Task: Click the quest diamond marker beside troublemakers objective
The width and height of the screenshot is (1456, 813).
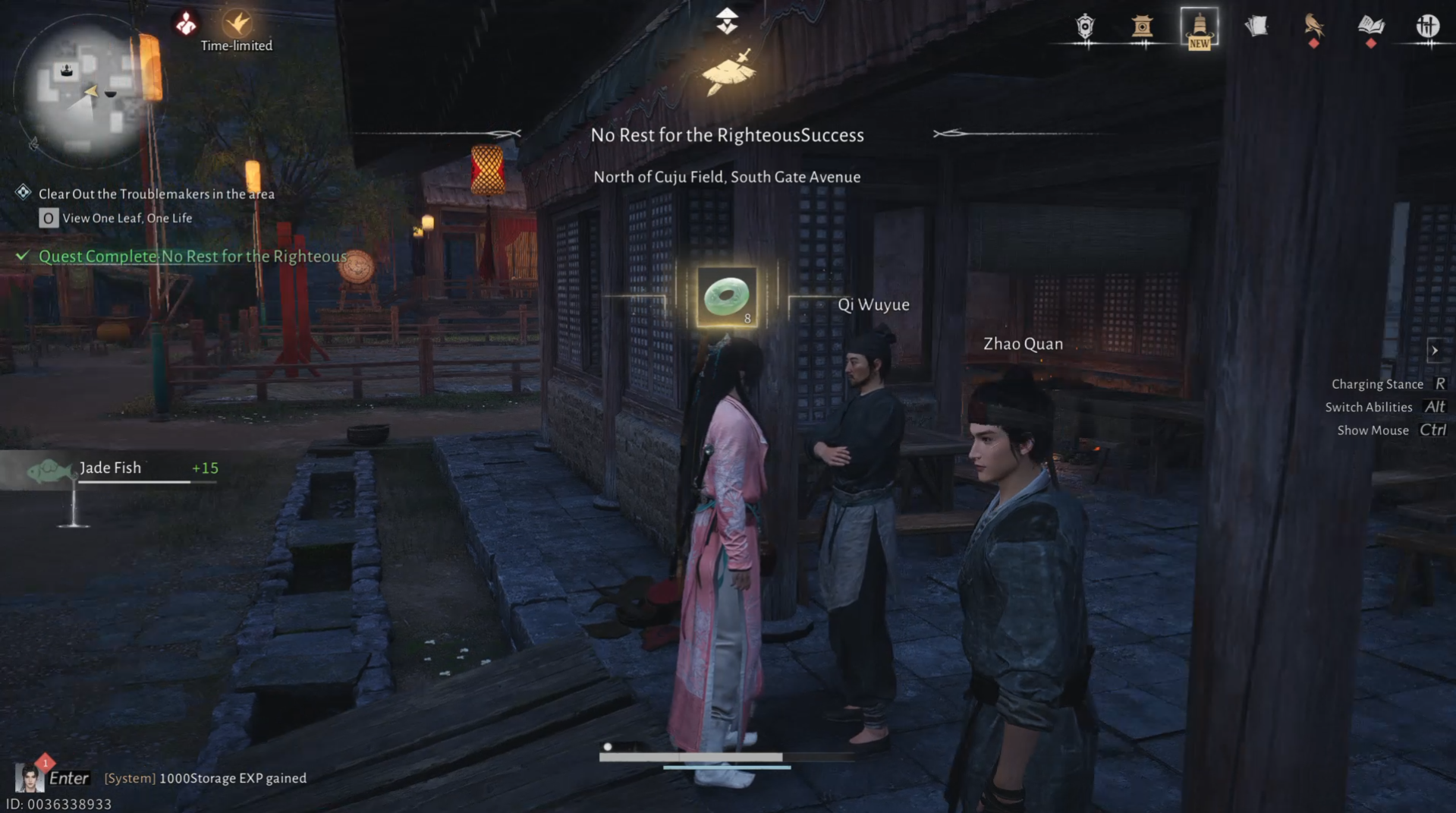Action: (x=23, y=193)
